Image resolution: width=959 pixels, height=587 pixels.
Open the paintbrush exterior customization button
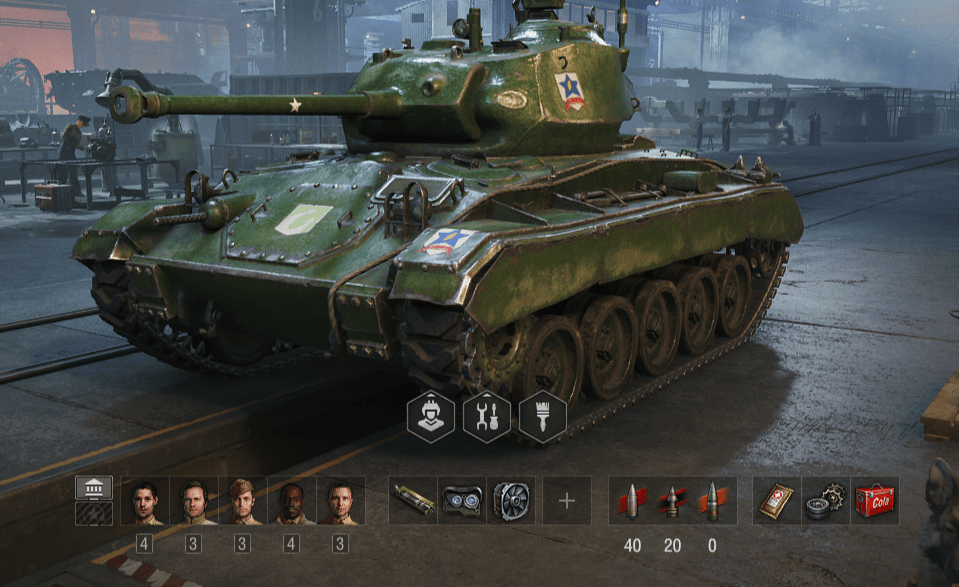pyautogui.click(x=543, y=415)
